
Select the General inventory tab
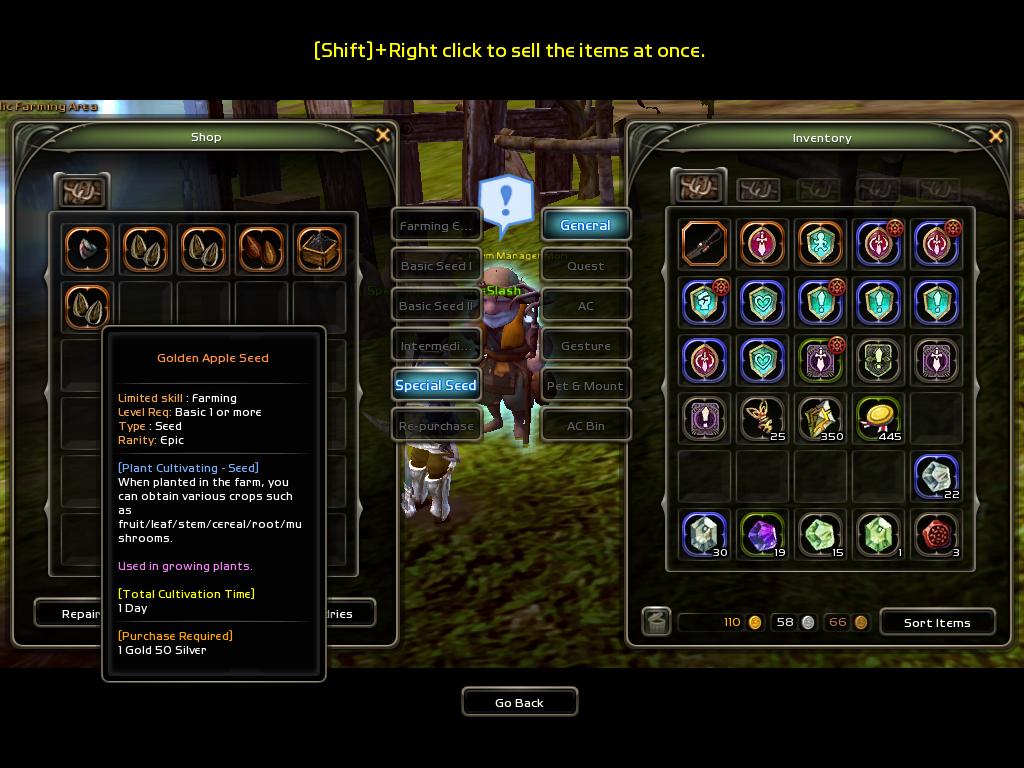point(586,225)
